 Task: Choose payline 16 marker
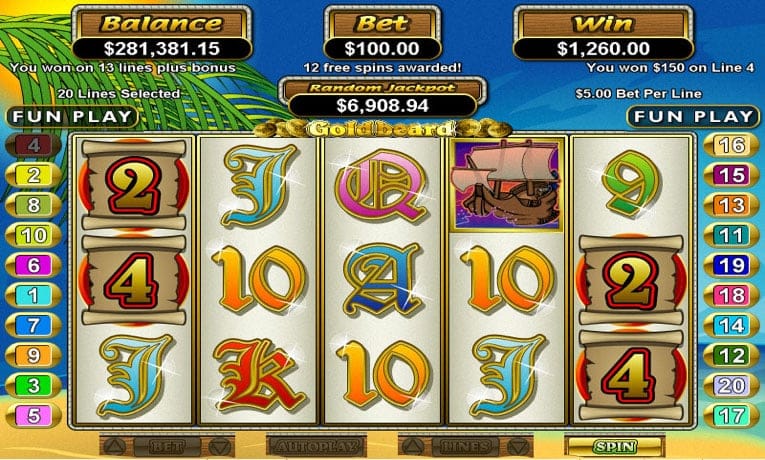(732, 146)
